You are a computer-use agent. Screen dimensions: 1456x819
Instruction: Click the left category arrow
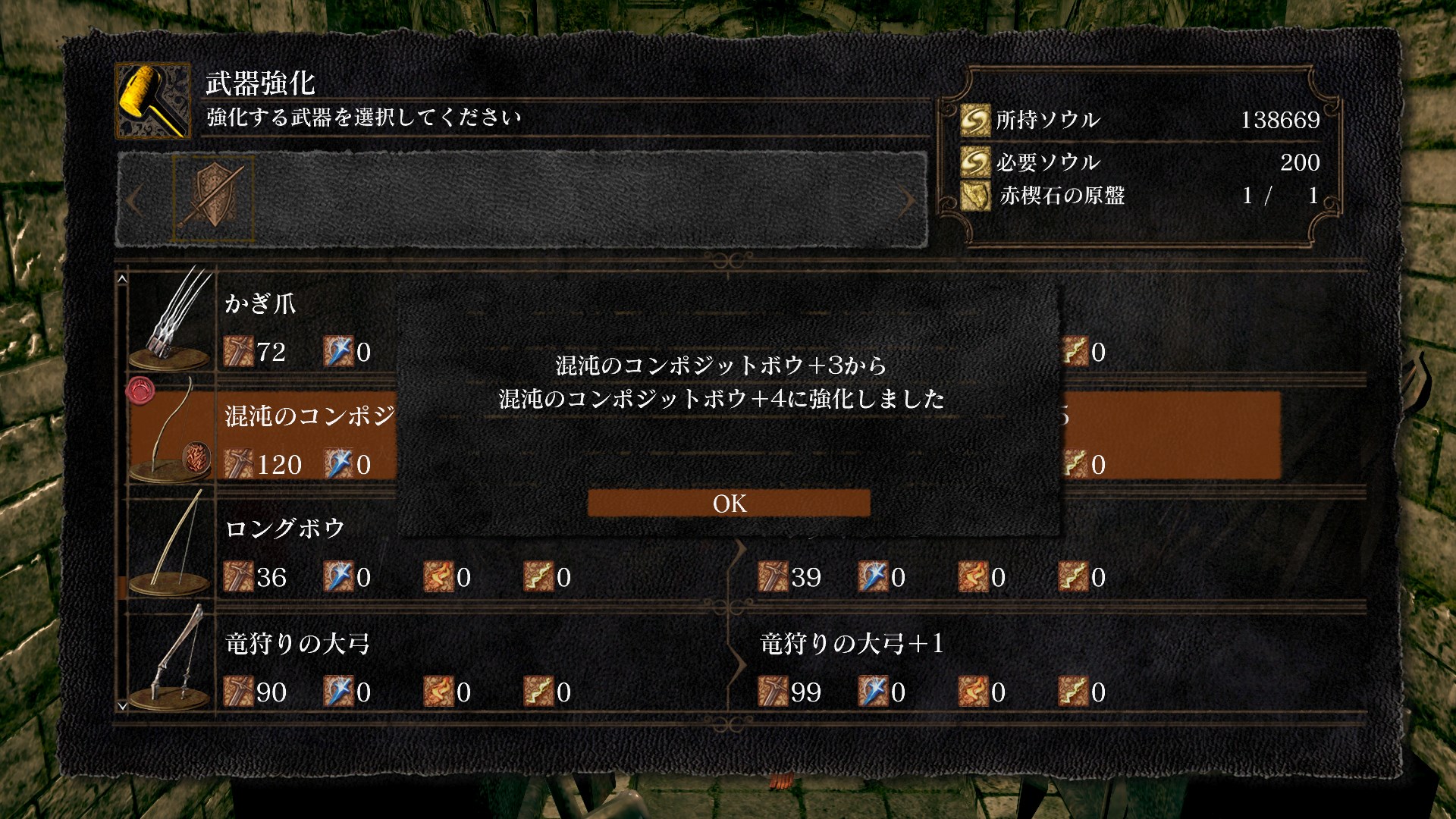[134, 201]
